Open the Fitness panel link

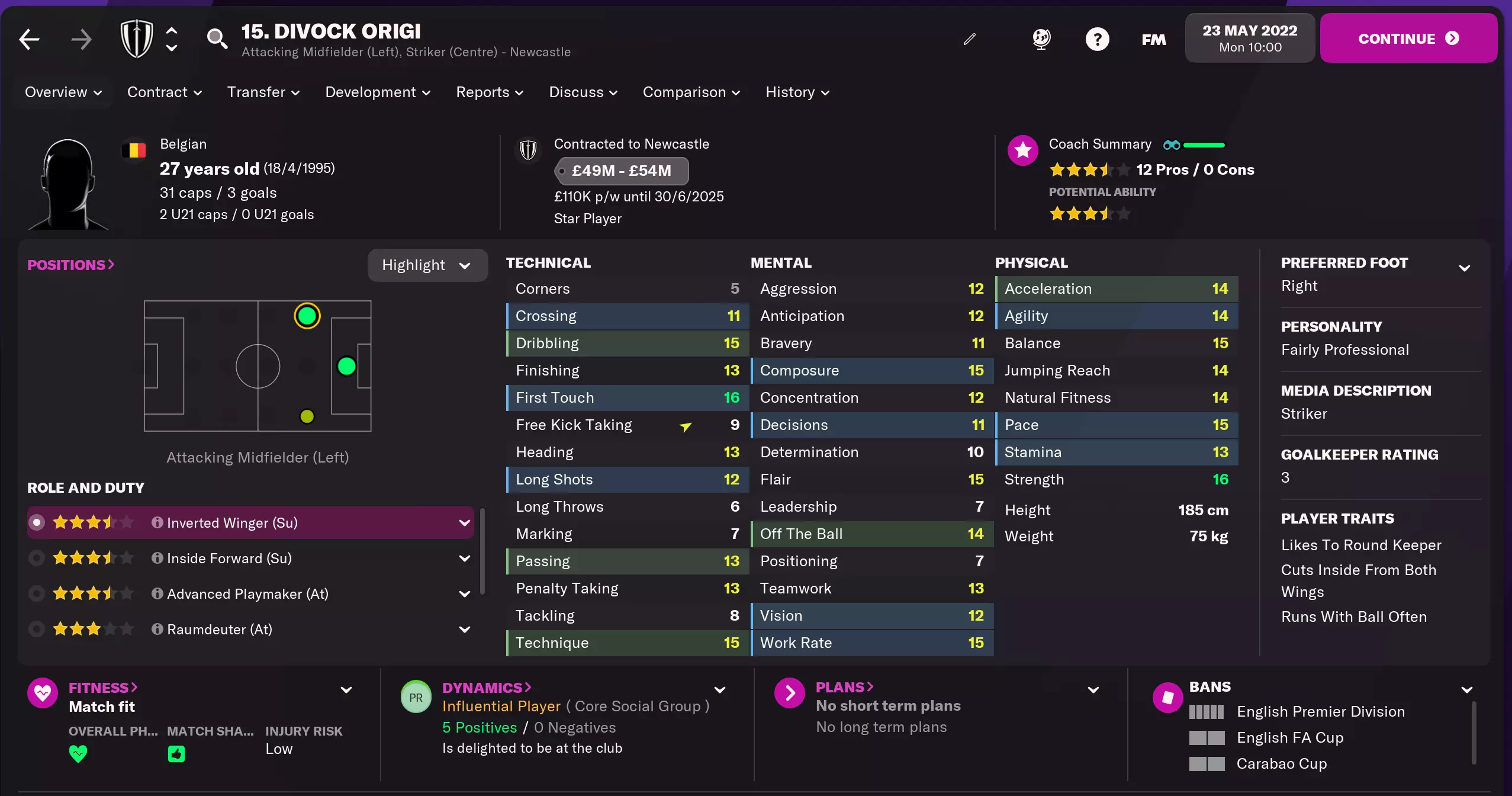point(103,688)
